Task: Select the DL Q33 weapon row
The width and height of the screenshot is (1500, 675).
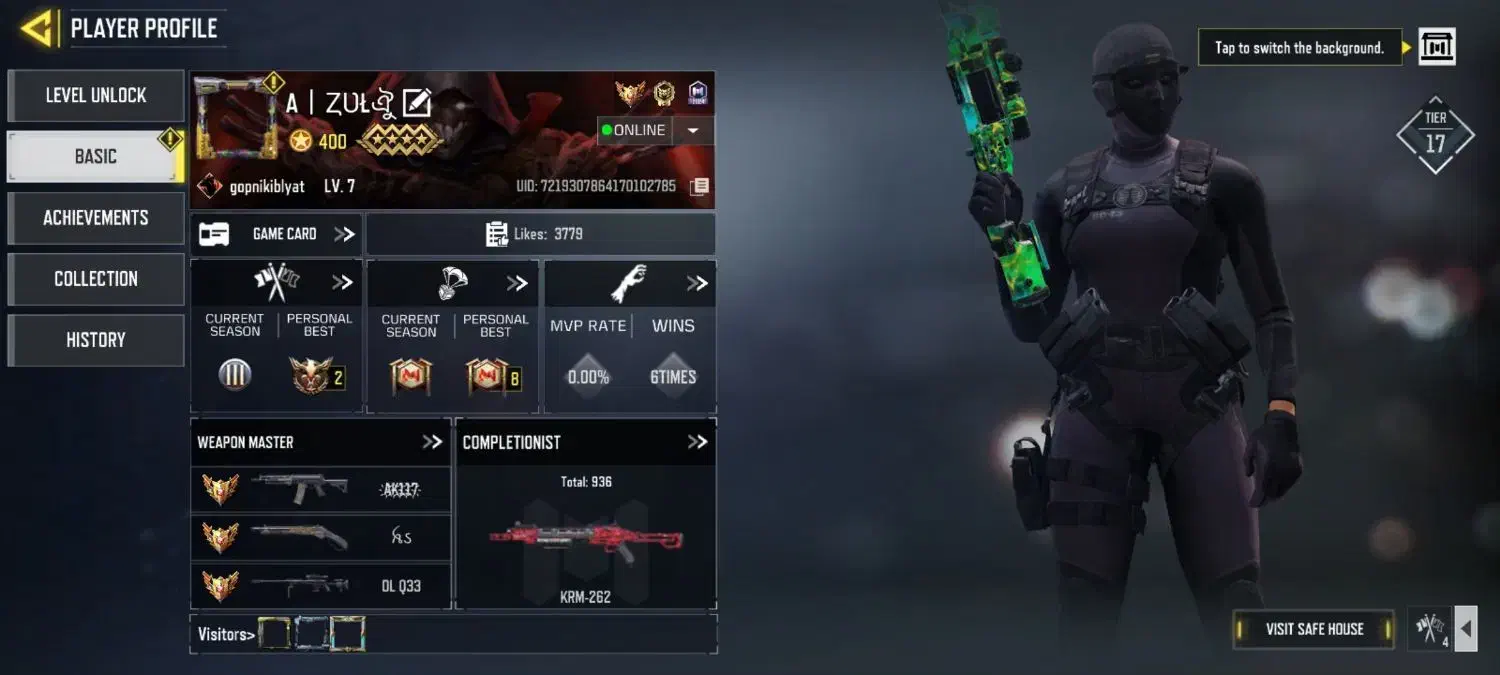Action: pyautogui.click(x=320, y=586)
